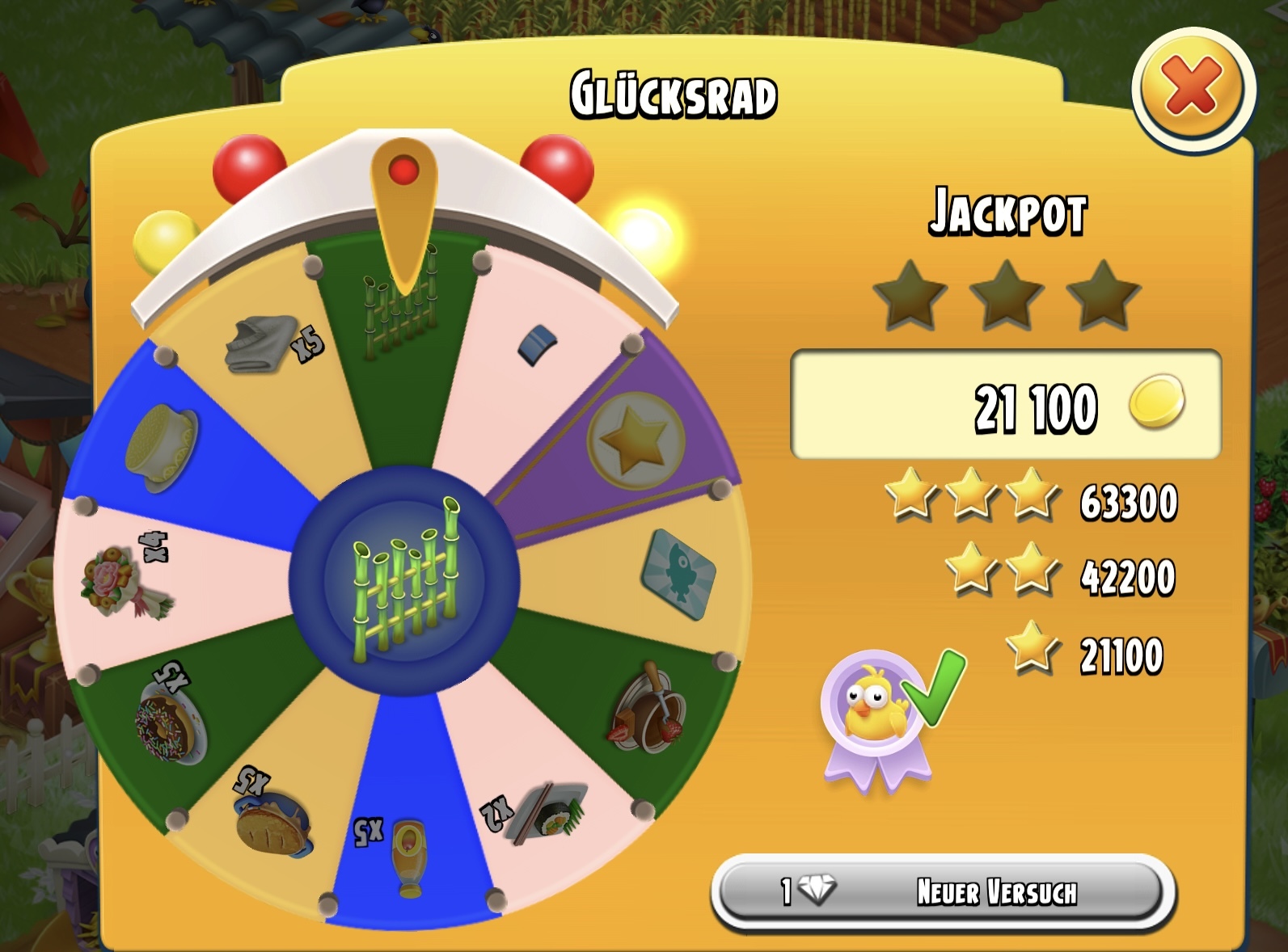
Task: Close the Glücksrad window
Action: [x=1192, y=87]
